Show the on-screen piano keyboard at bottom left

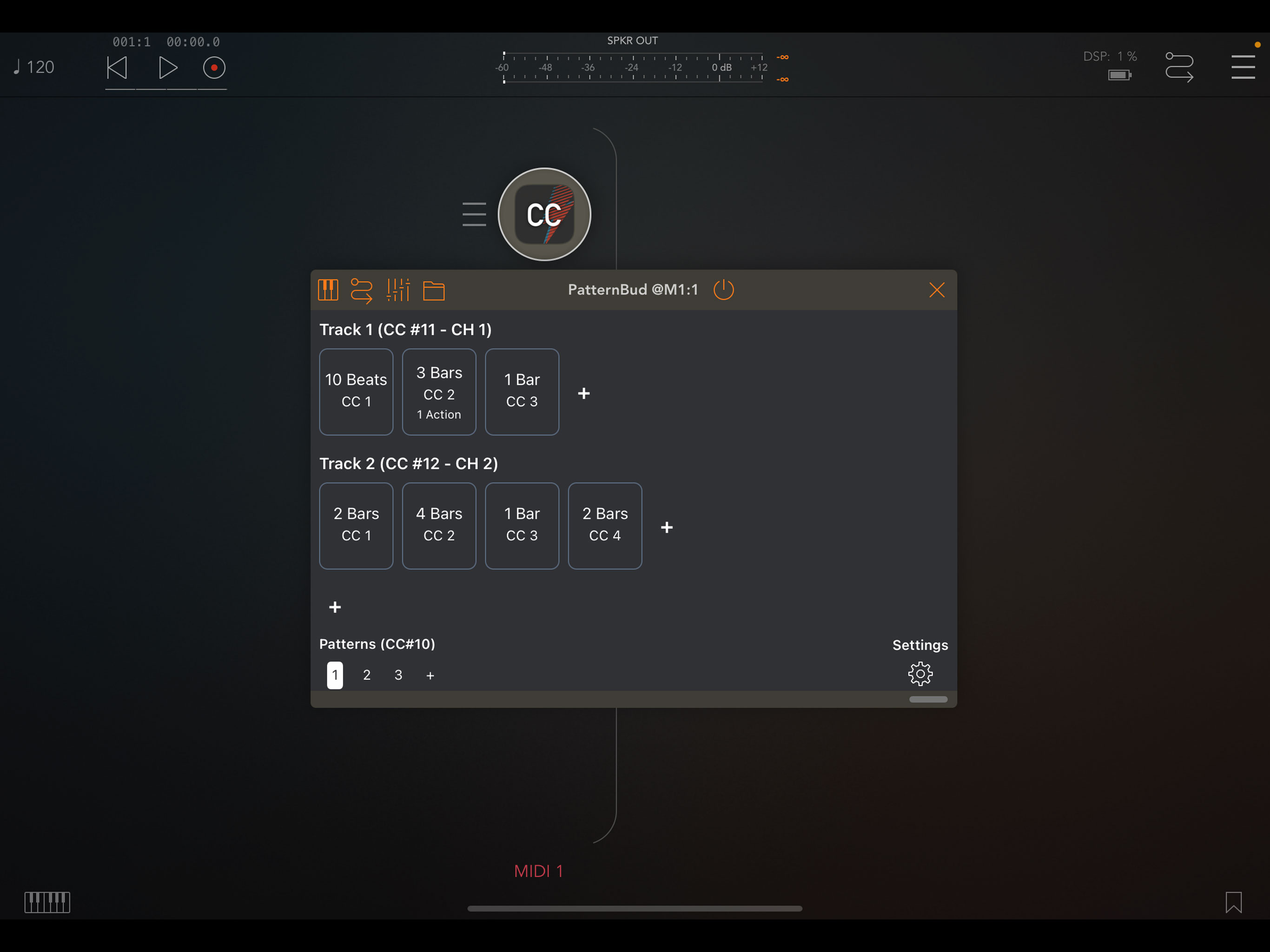(x=48, y=903)
